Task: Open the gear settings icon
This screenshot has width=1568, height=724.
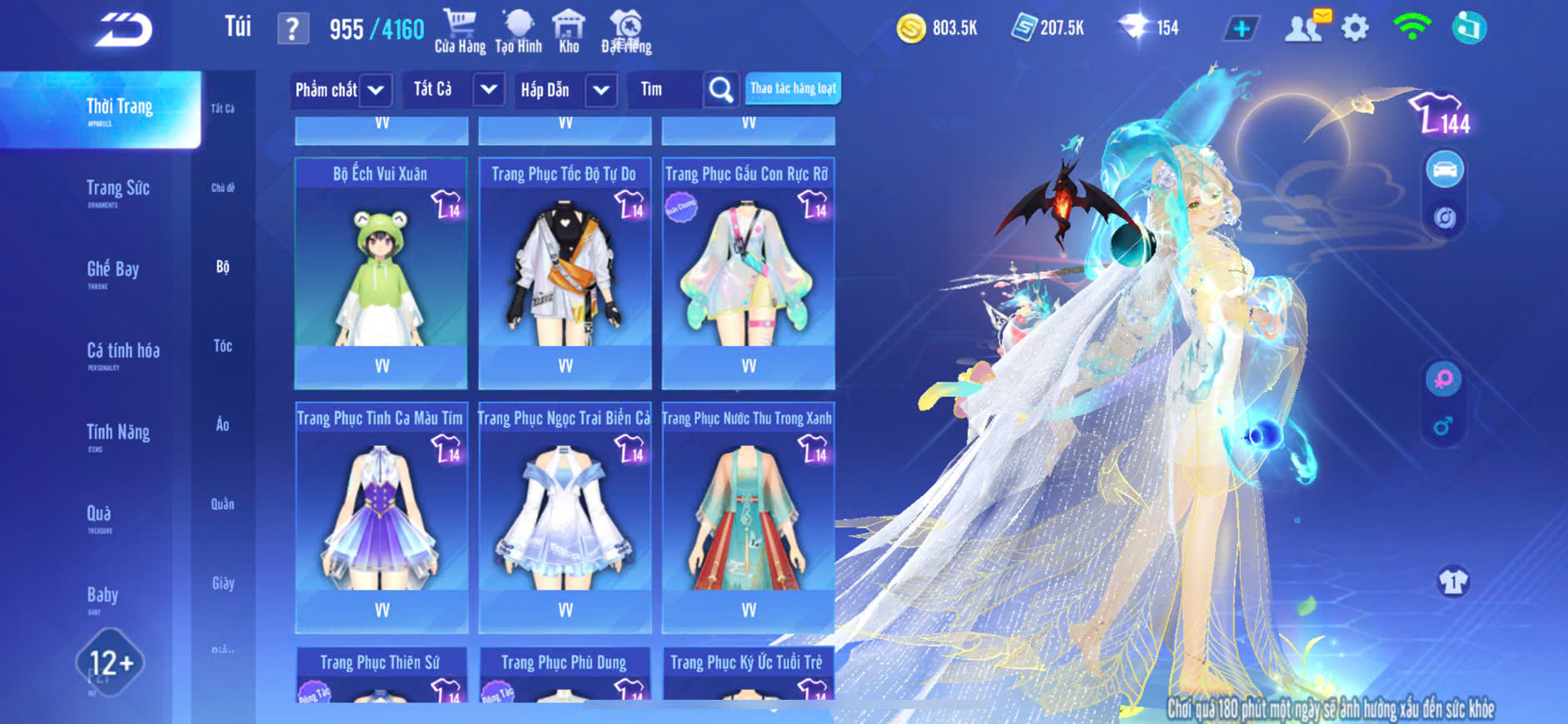Action: pyautogui.click(x=1355, y=29)
